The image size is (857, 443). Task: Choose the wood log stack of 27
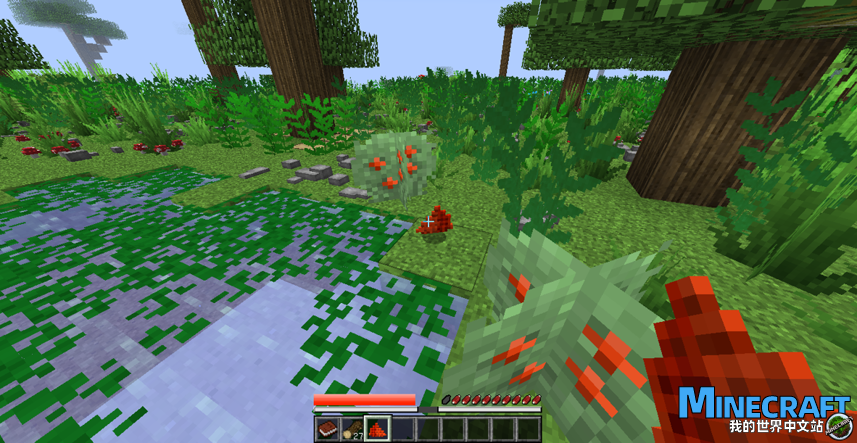(352, 429)
